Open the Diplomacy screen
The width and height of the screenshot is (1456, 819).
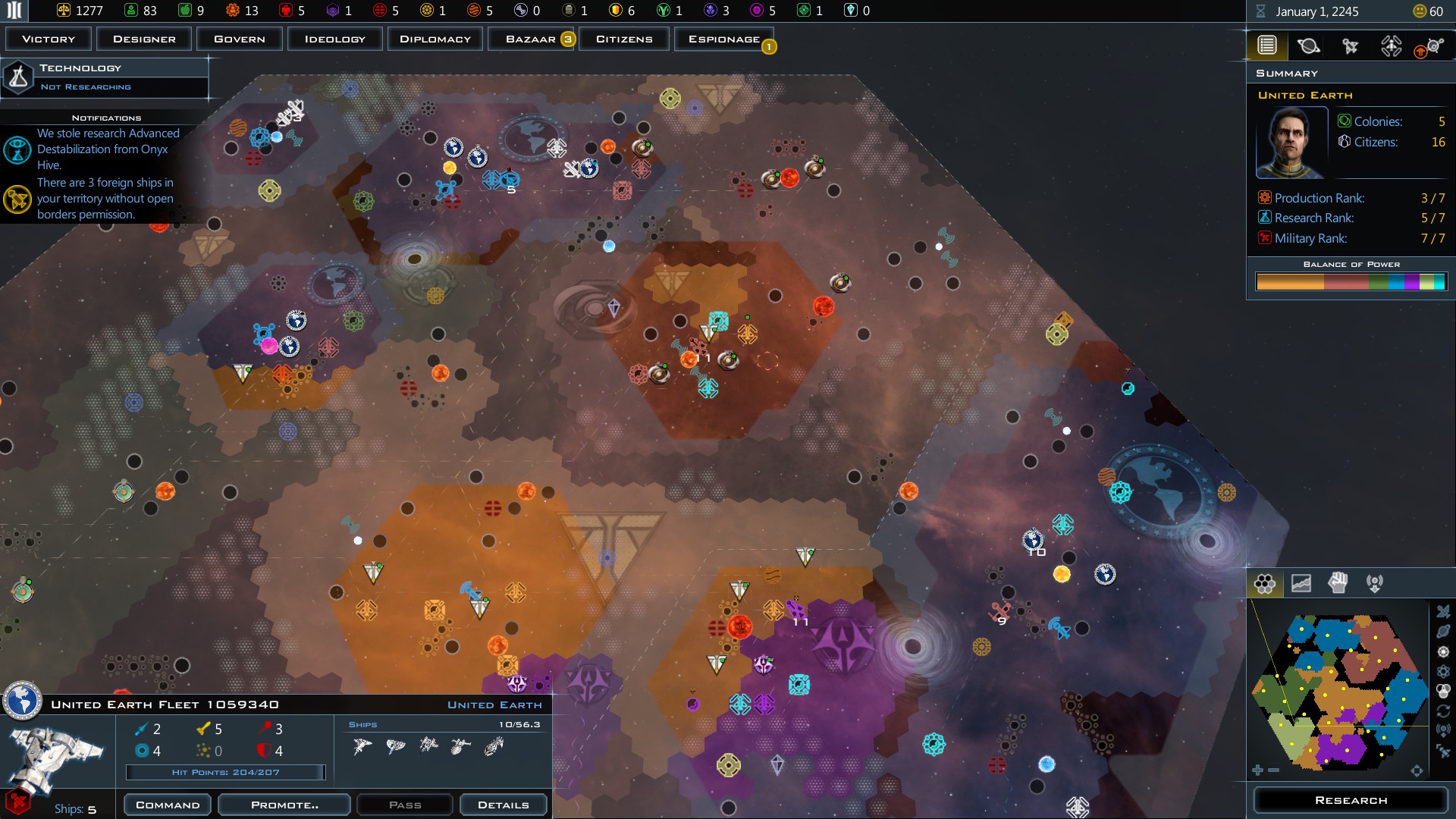(x=435, y=39)
